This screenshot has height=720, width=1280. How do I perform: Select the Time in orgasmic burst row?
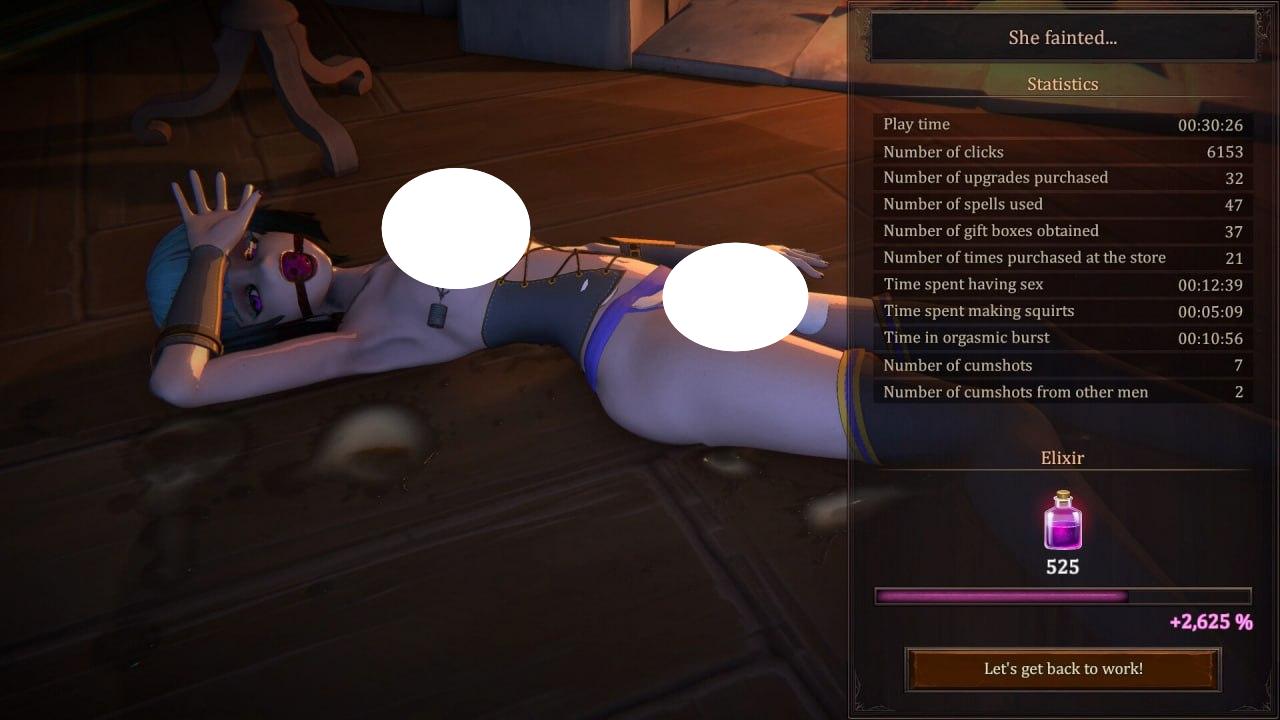coord(1062,337)
